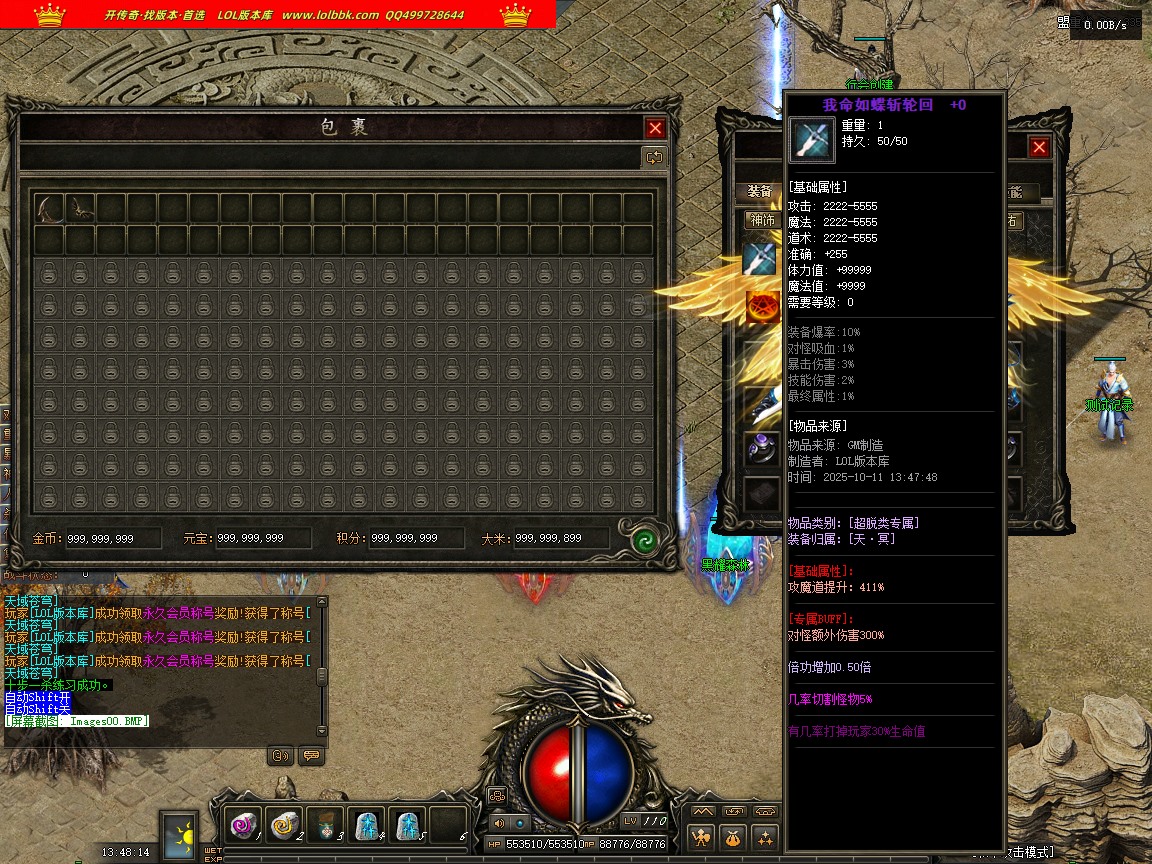
Task: Select the red pentagram equipment slot
Action: tap(760, 307)
